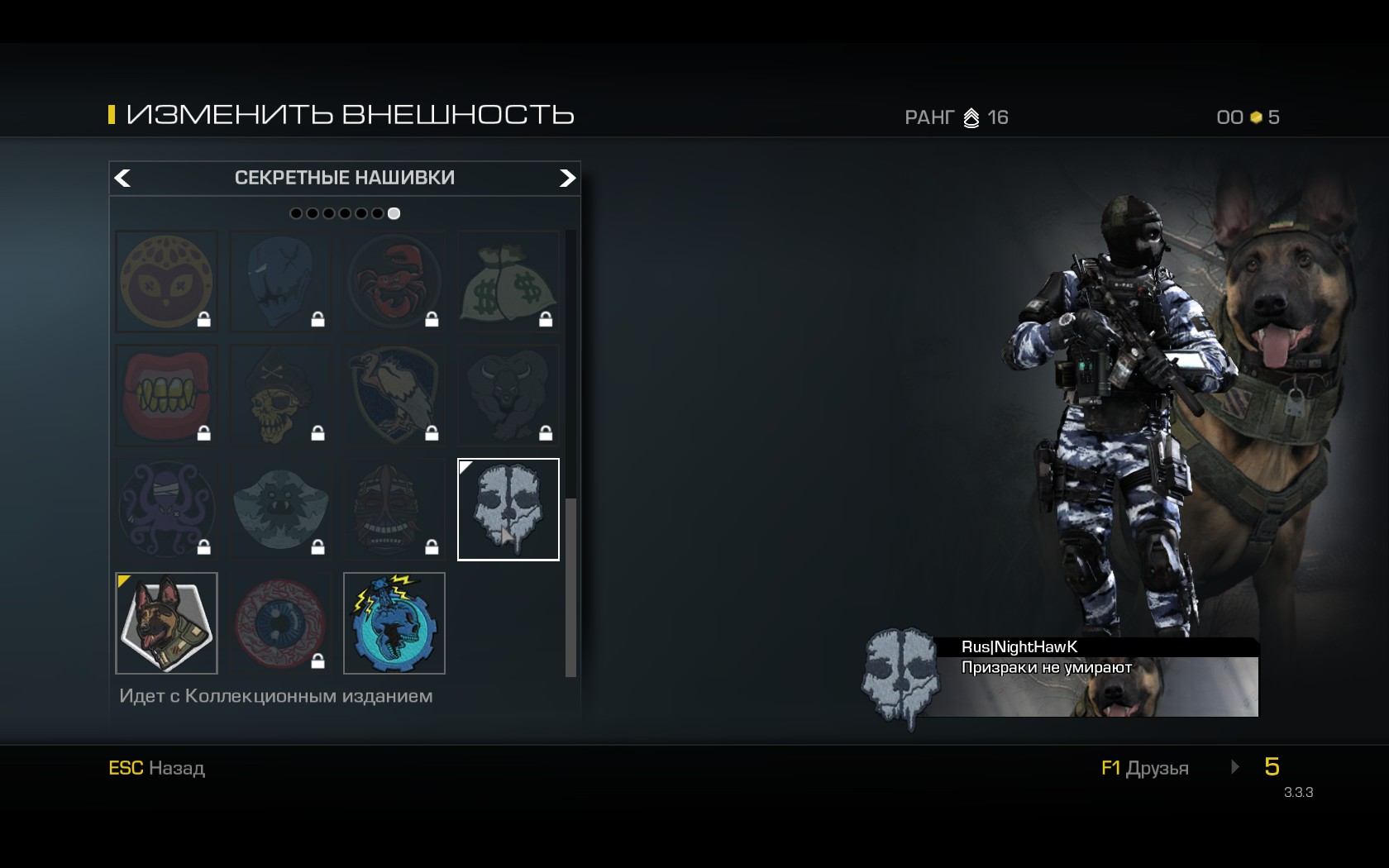Choose the locked money bags patch

click(x=508, y=281)
